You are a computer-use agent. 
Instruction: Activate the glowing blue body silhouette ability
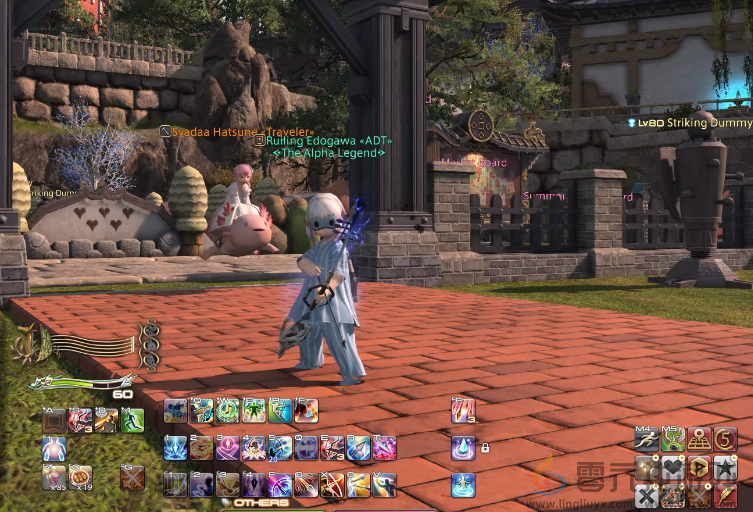[54, 448]
